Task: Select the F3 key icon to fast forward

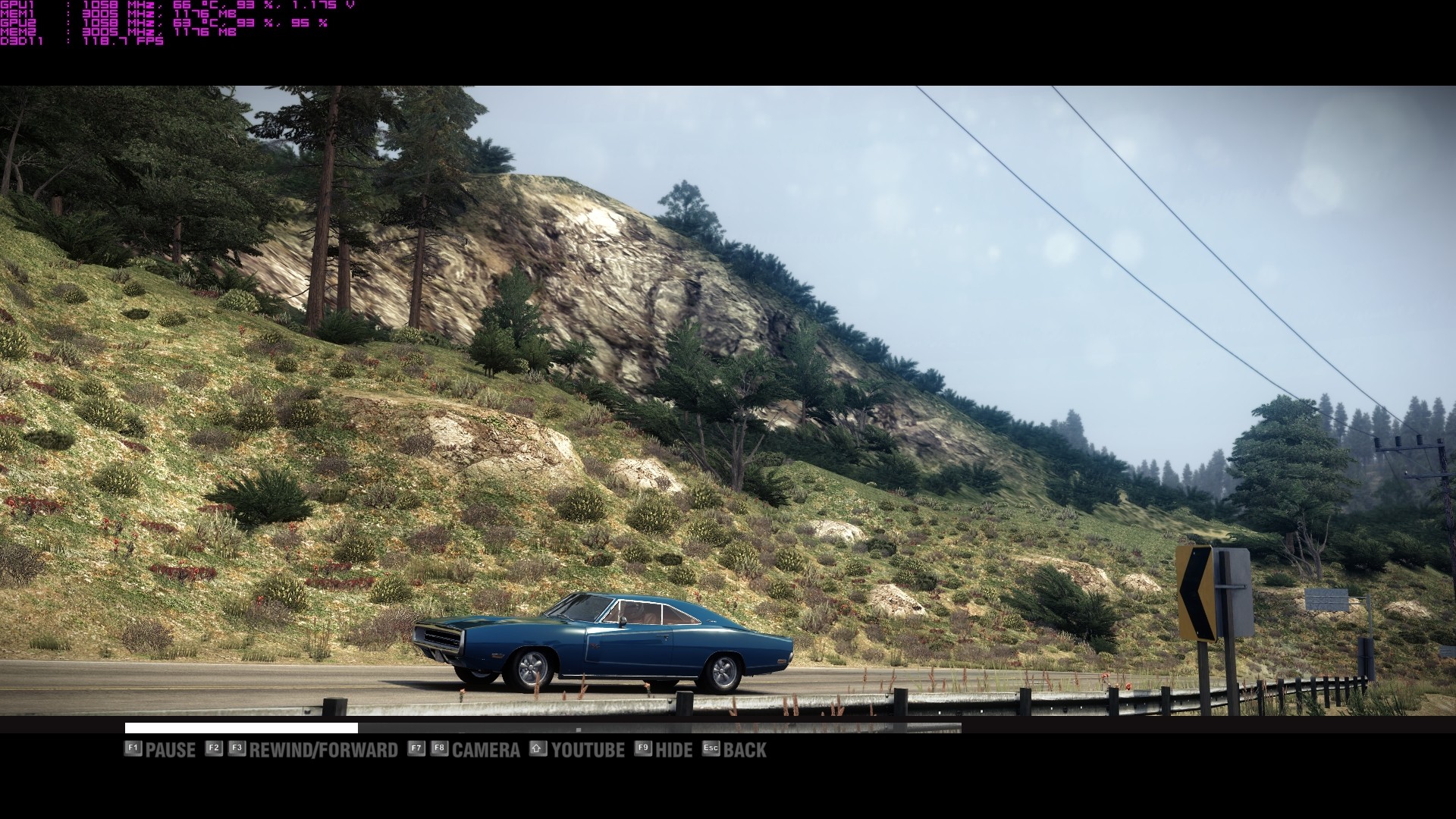Action: [x=237, y=749]
